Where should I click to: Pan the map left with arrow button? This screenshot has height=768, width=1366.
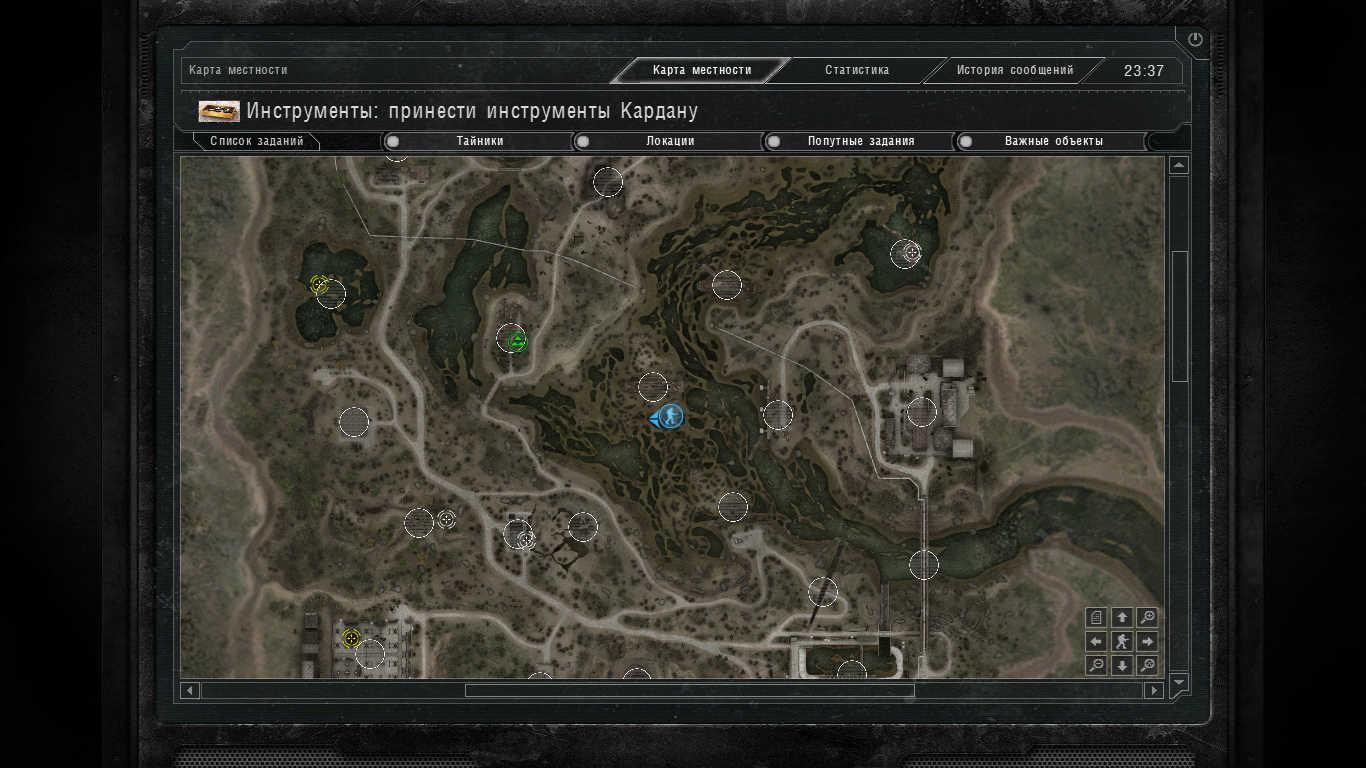[x=1096, y=642]
